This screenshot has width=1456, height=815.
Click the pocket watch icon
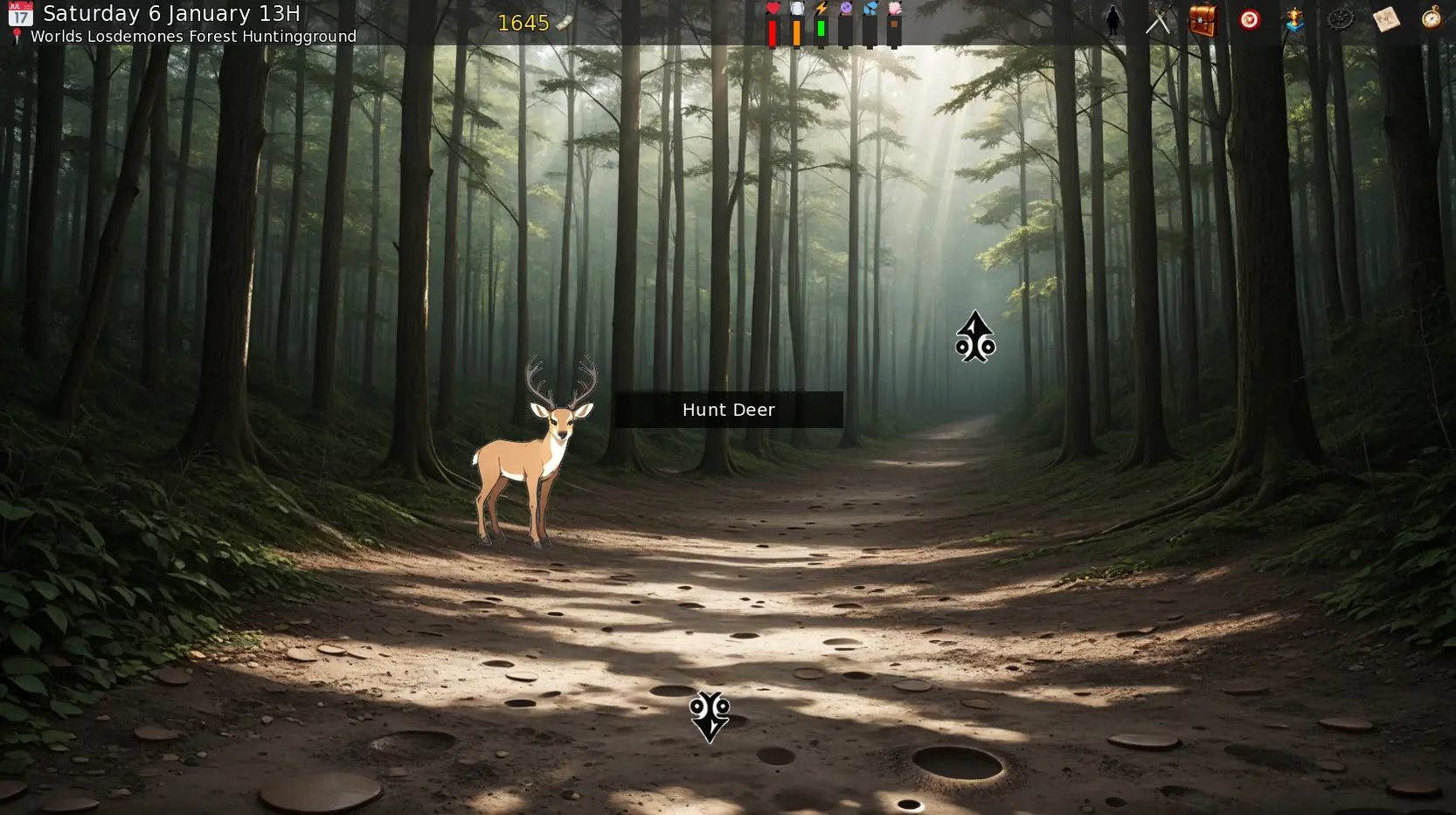click(x=1432, y=17)
